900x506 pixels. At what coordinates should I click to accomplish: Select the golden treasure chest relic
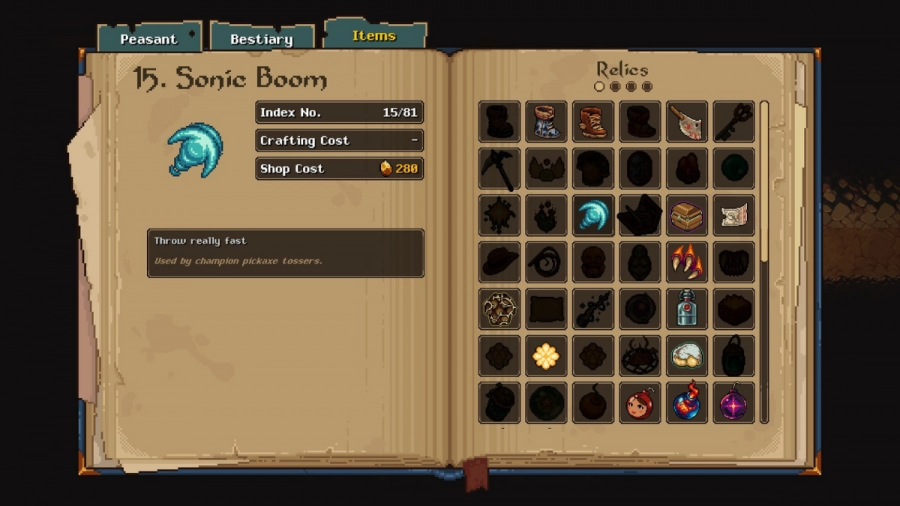coord(687,215)
